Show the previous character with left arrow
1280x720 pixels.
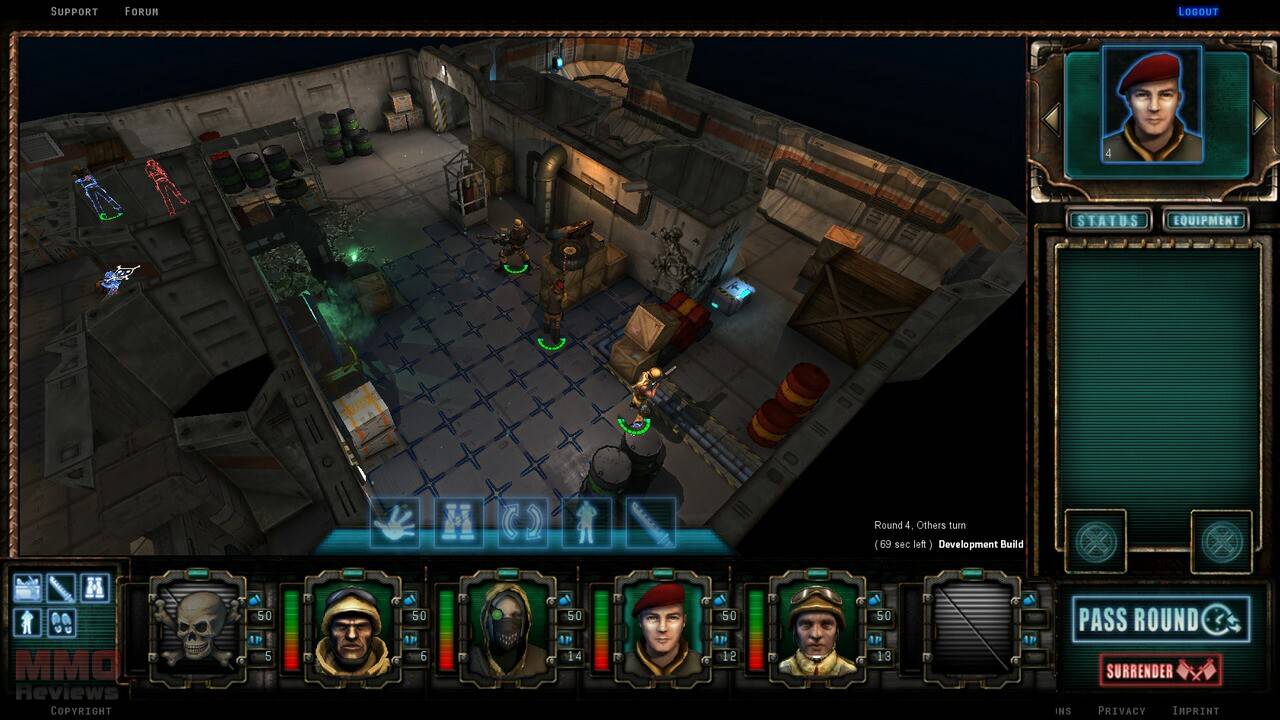coord(1050,119)
